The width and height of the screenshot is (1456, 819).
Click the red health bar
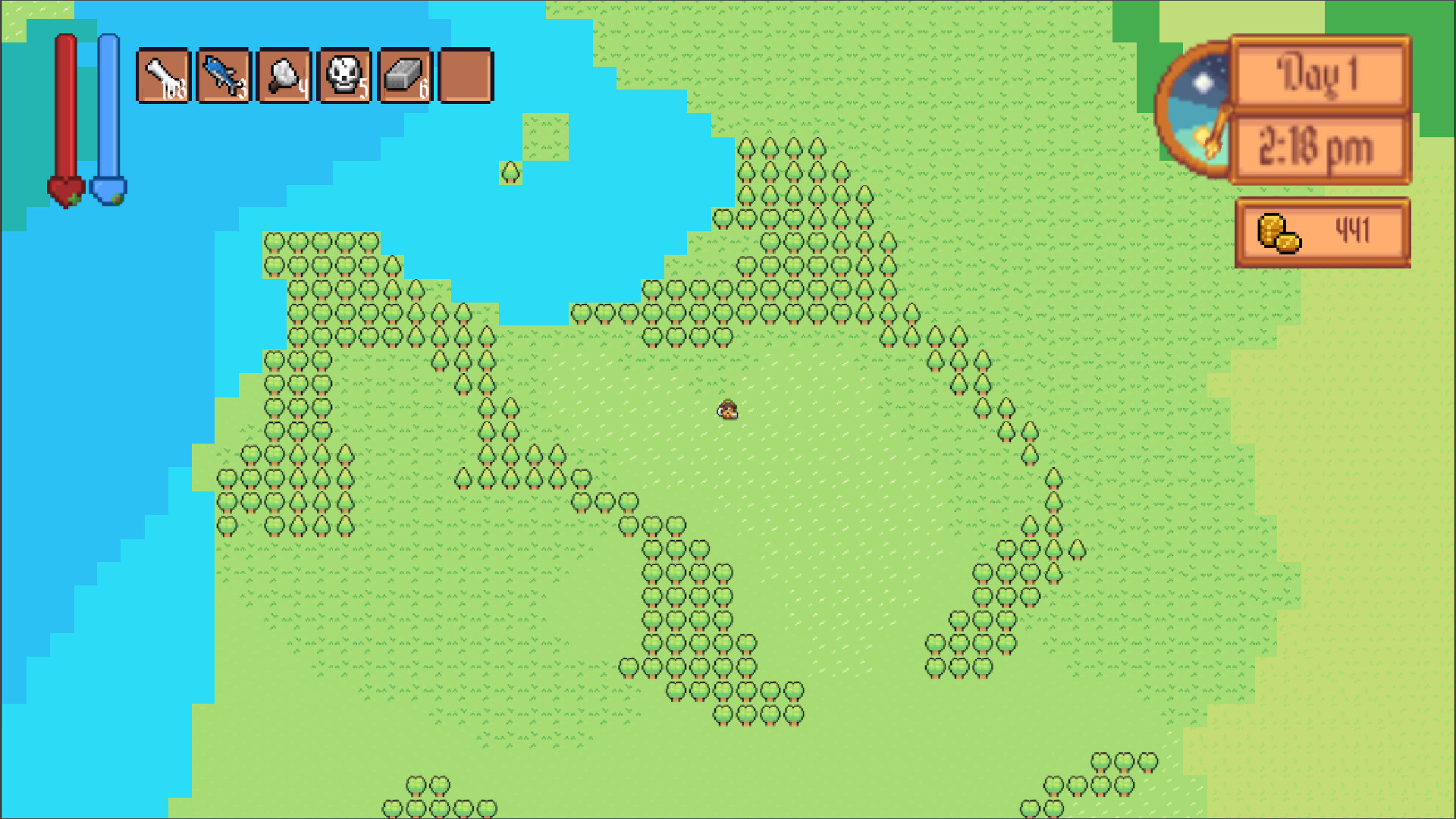(x=65, y=106)
